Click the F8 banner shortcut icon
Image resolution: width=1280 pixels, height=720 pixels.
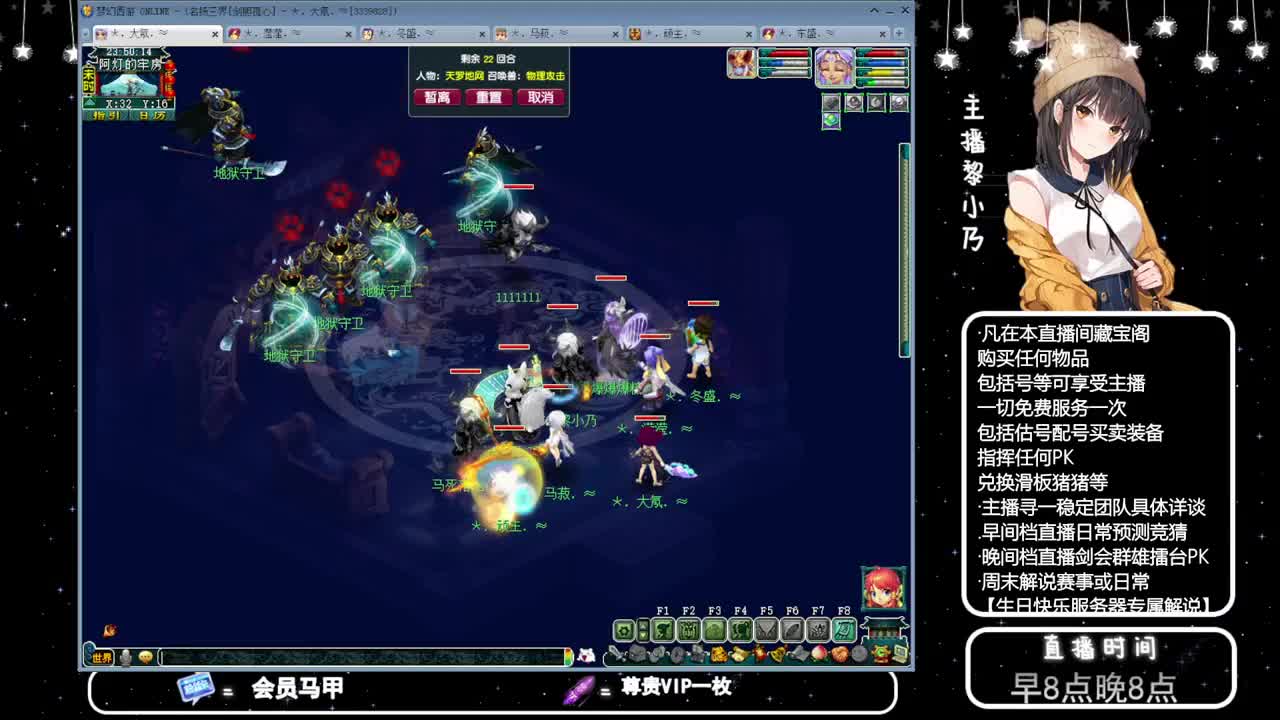coord(846,630)
